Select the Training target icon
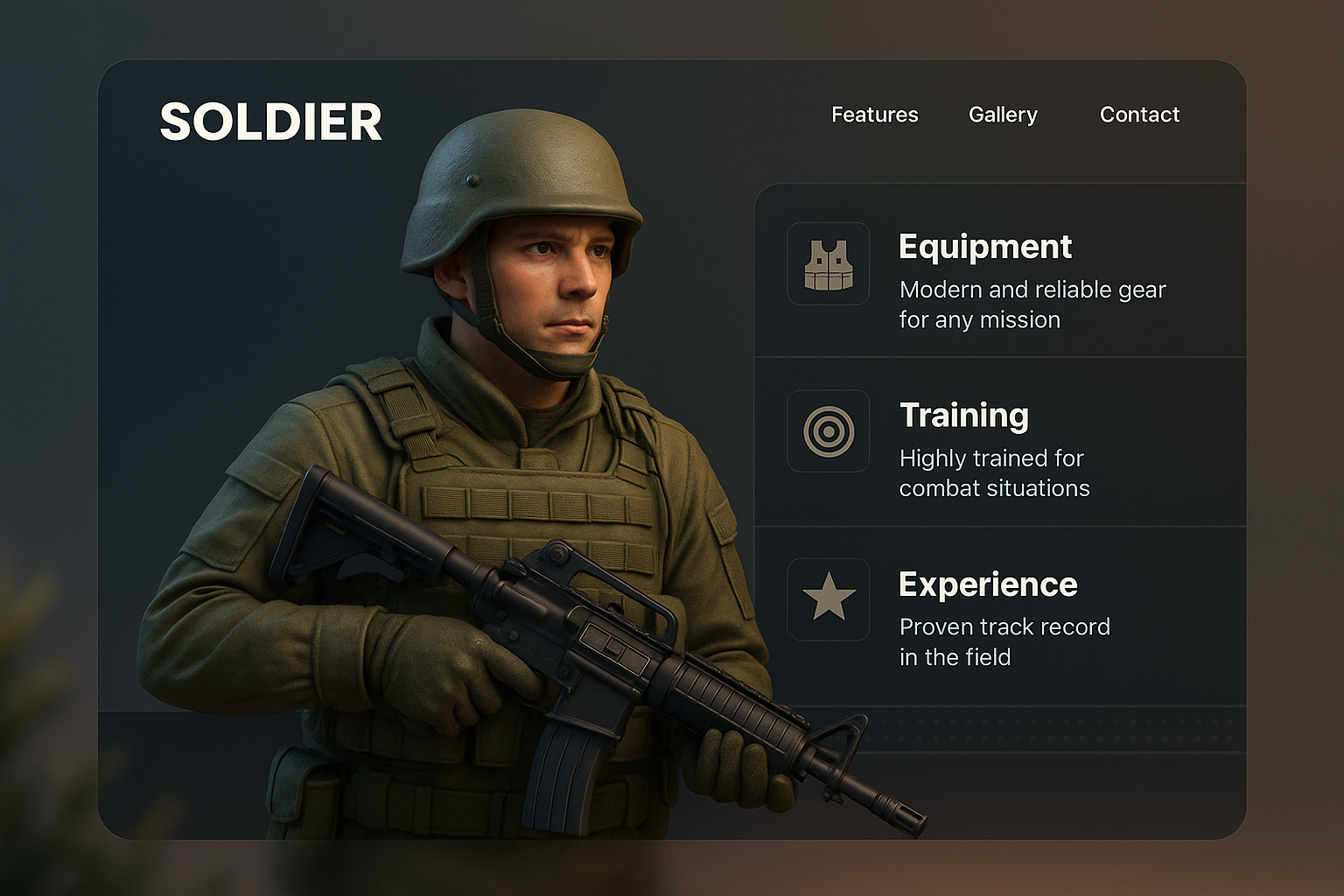Viewport: 1344px width, 896px height. point(828,431)
